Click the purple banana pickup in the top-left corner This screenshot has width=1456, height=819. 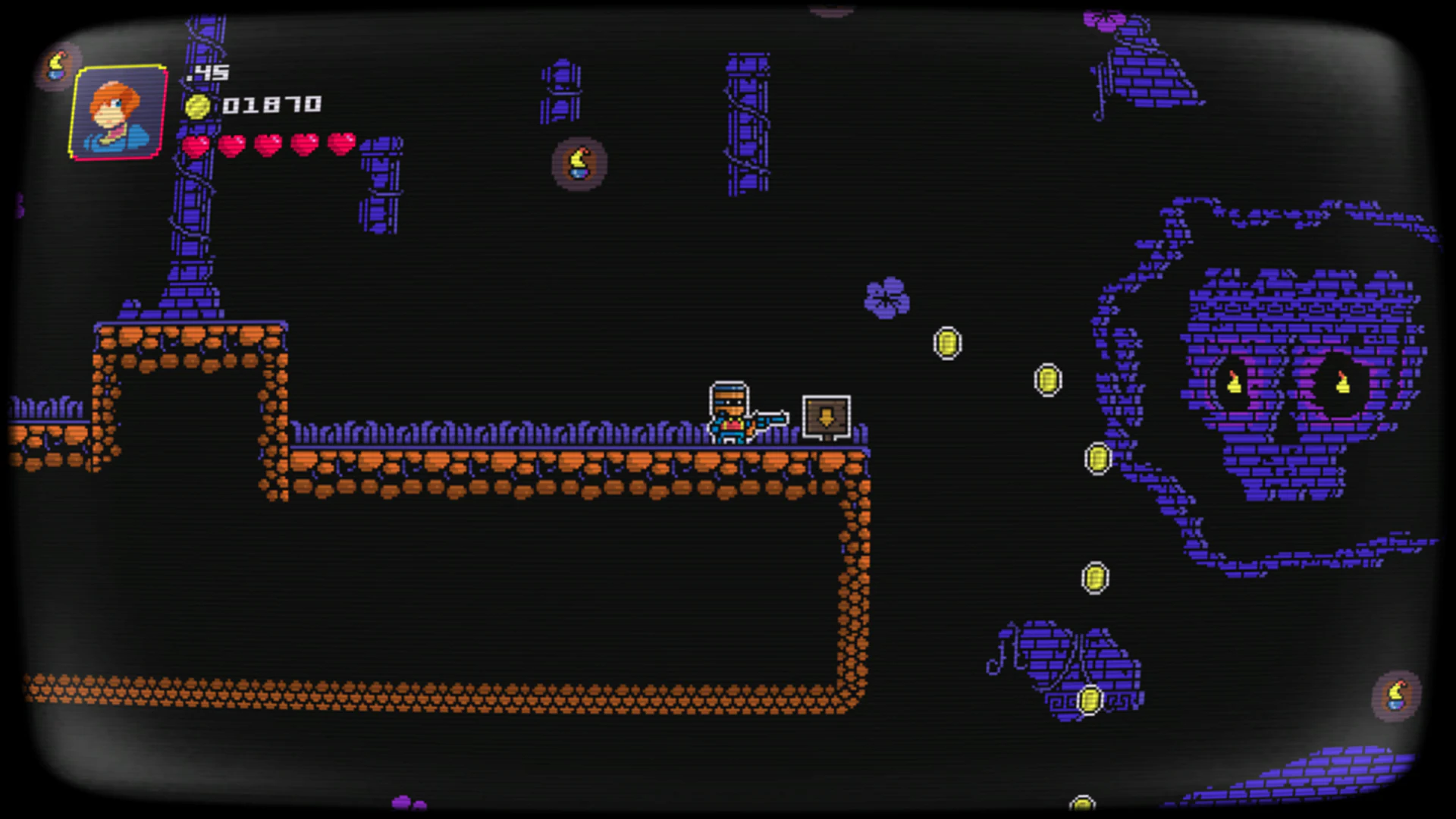[x=57, y=64]
